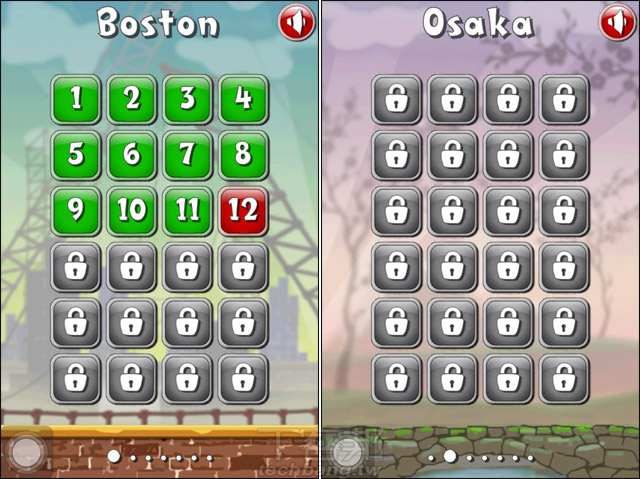
Task: Open the level 7 tile
Action: click(188, 155)
